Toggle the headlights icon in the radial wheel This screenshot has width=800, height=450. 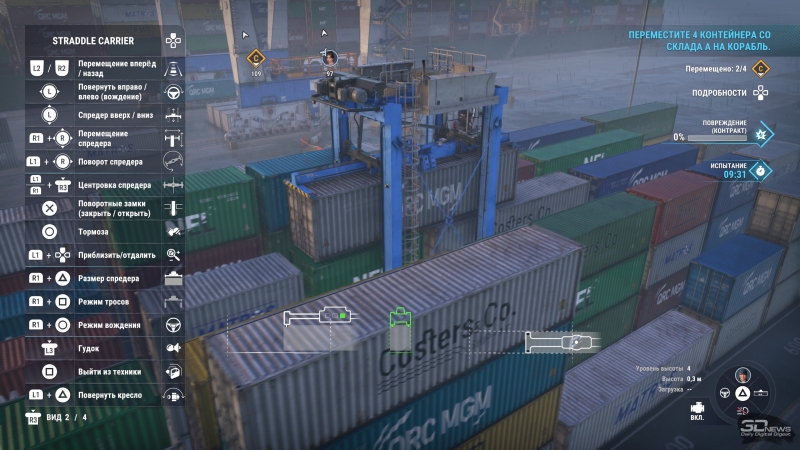(743, 409)
